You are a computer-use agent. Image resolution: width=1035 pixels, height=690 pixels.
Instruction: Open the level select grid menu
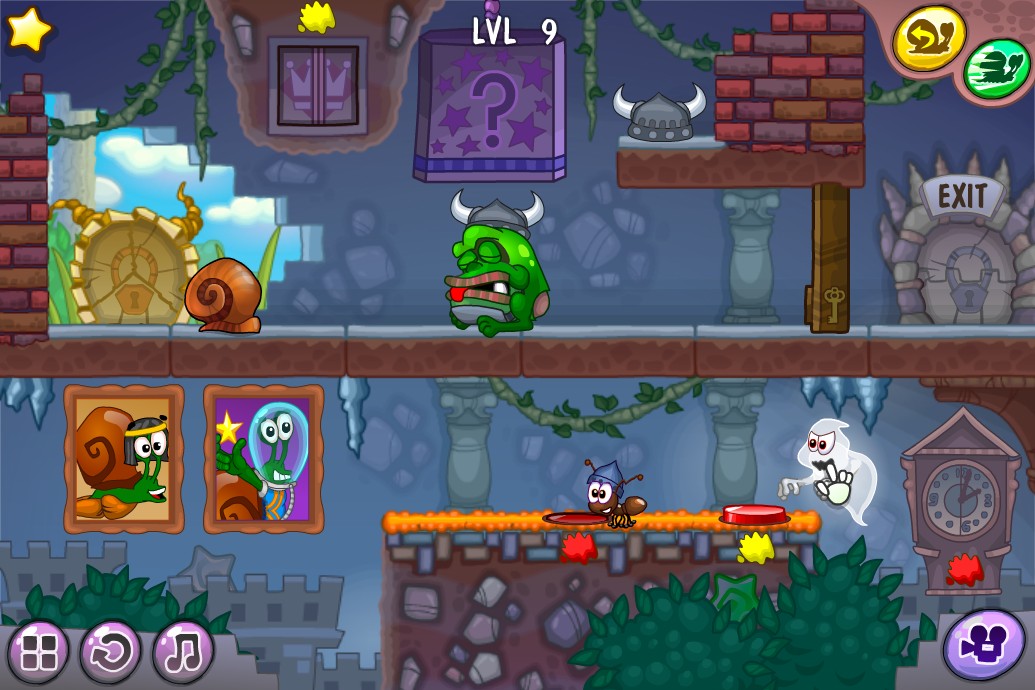pos(38,652)
